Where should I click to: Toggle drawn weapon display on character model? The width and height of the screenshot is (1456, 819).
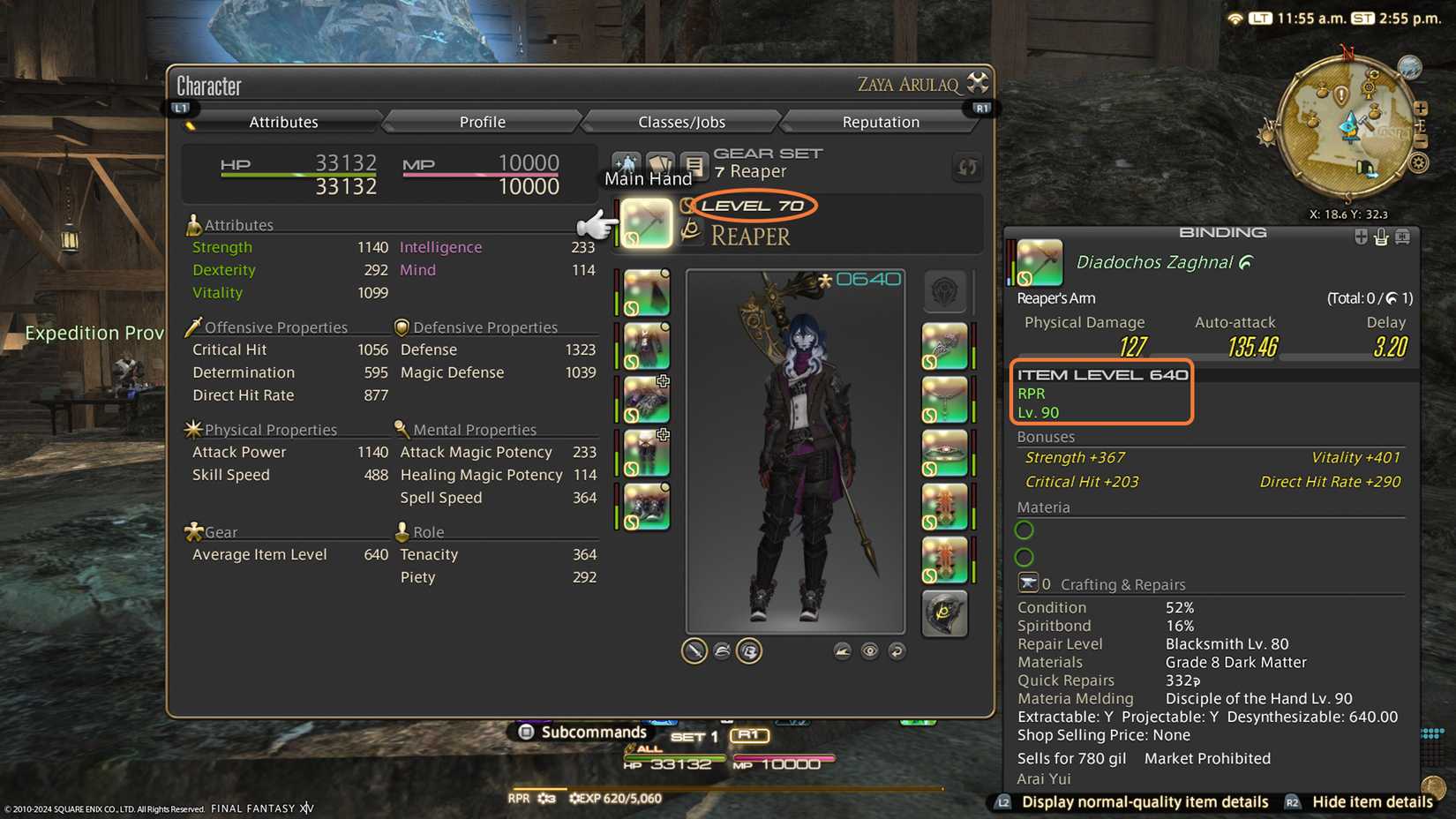point(694,650)
